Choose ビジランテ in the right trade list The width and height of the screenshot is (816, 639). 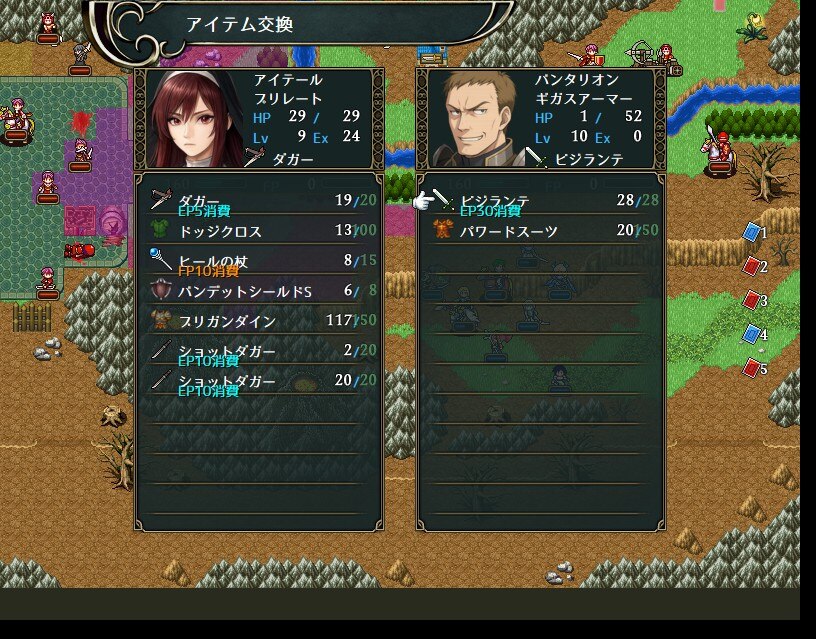click(540, 202)
